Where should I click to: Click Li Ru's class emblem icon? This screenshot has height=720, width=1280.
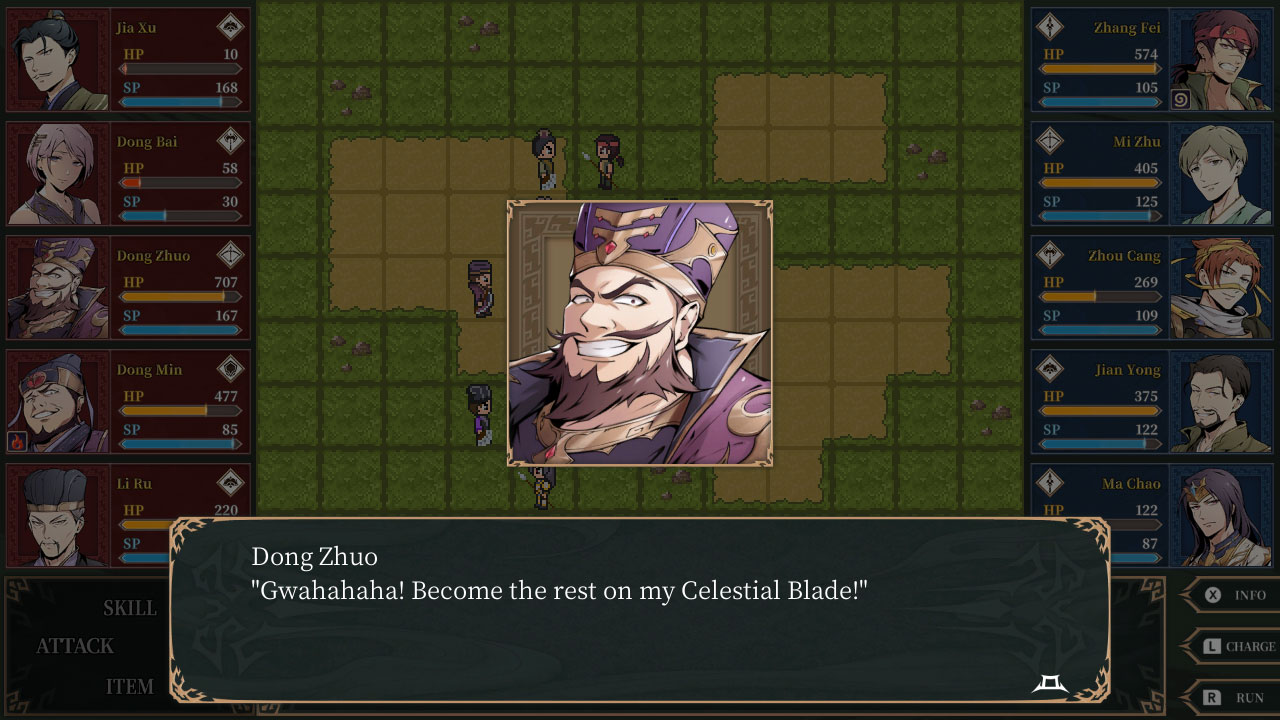click(x=231, y=483)
